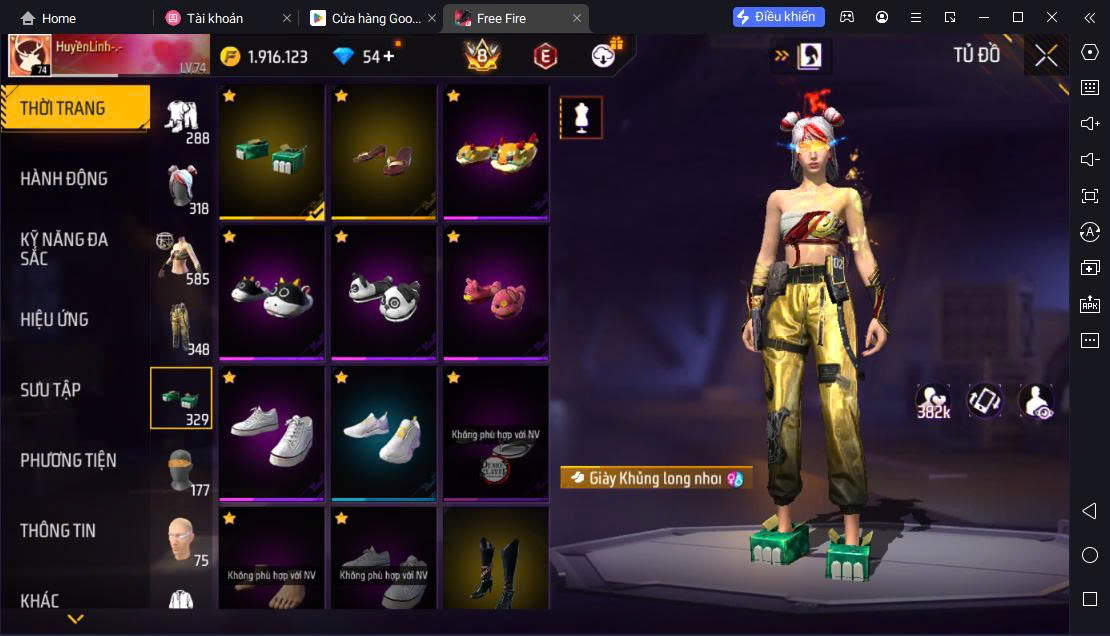Select the green dinosaur shoes item
This screenshot has width=1110, height=636.
(272, 152)
